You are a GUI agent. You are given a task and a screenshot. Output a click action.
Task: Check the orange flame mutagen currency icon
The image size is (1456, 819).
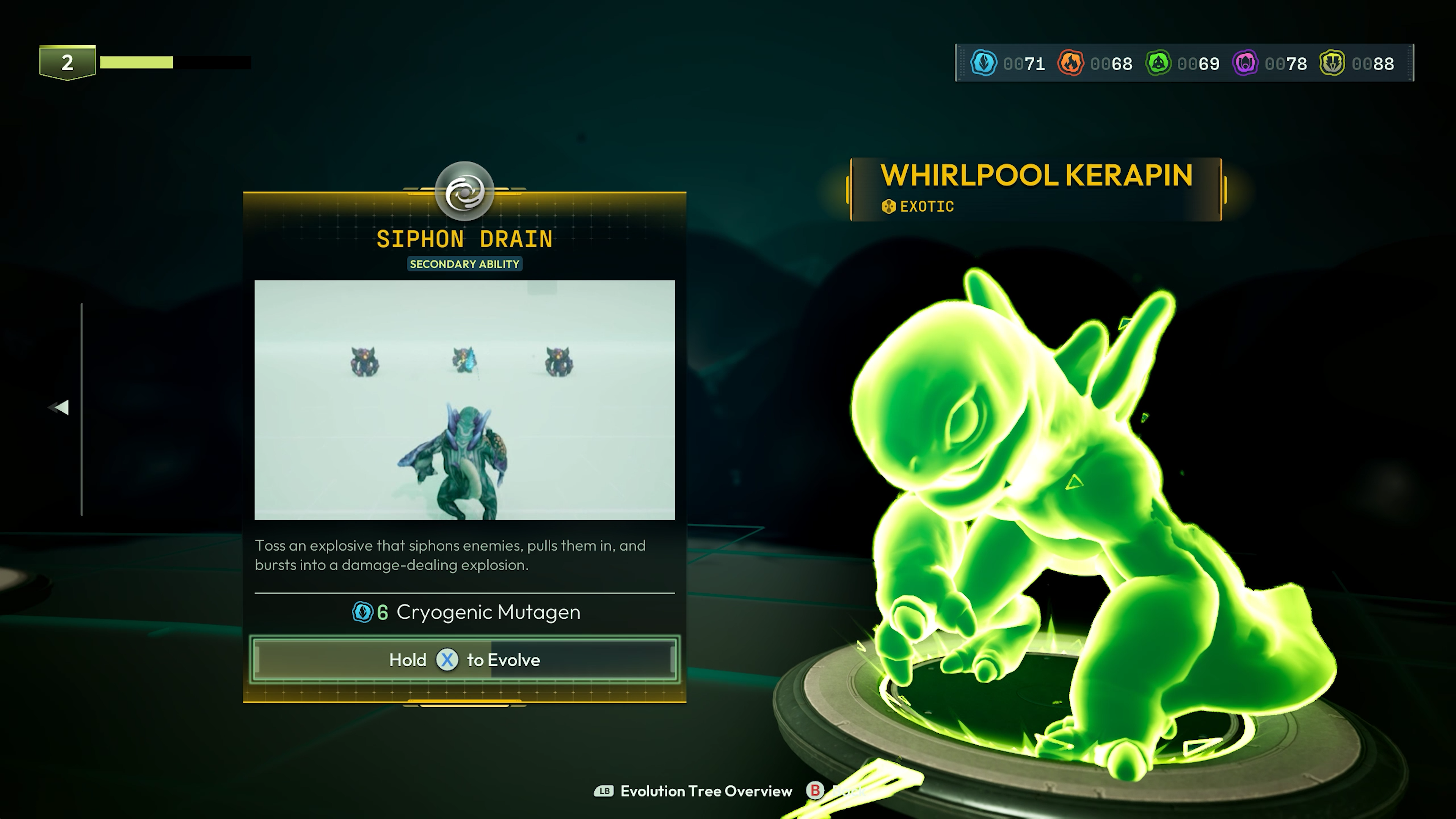tap(1070, 63)
